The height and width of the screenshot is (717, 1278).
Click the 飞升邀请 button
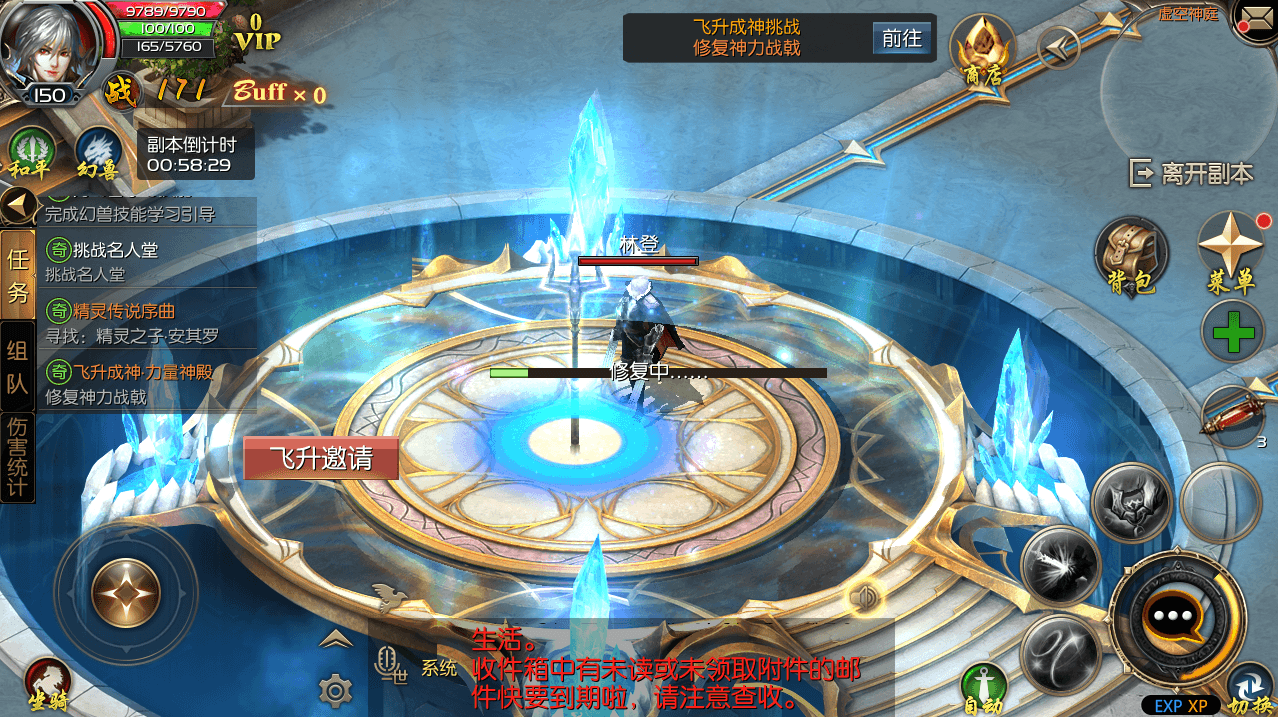tap(321, 458)
